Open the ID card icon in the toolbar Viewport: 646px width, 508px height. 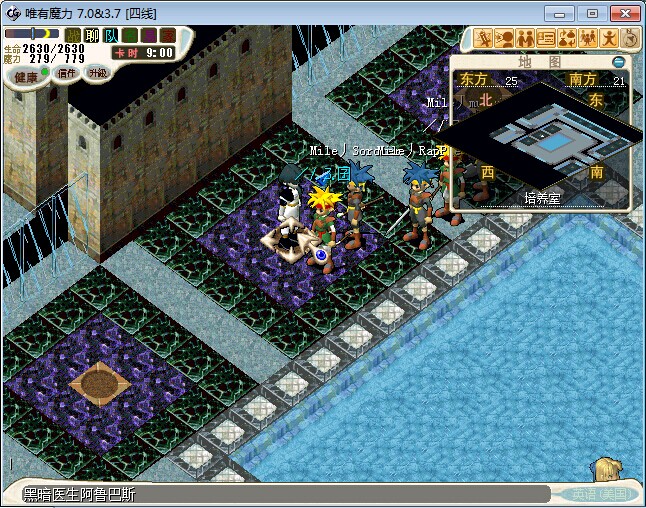546,39
